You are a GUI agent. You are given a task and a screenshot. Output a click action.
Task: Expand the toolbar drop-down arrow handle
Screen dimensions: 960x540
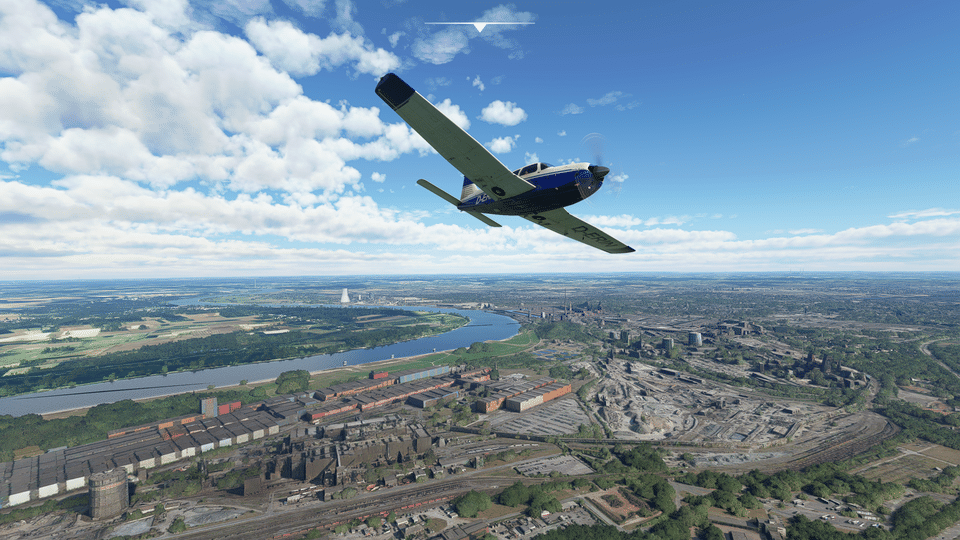(480, 26)
